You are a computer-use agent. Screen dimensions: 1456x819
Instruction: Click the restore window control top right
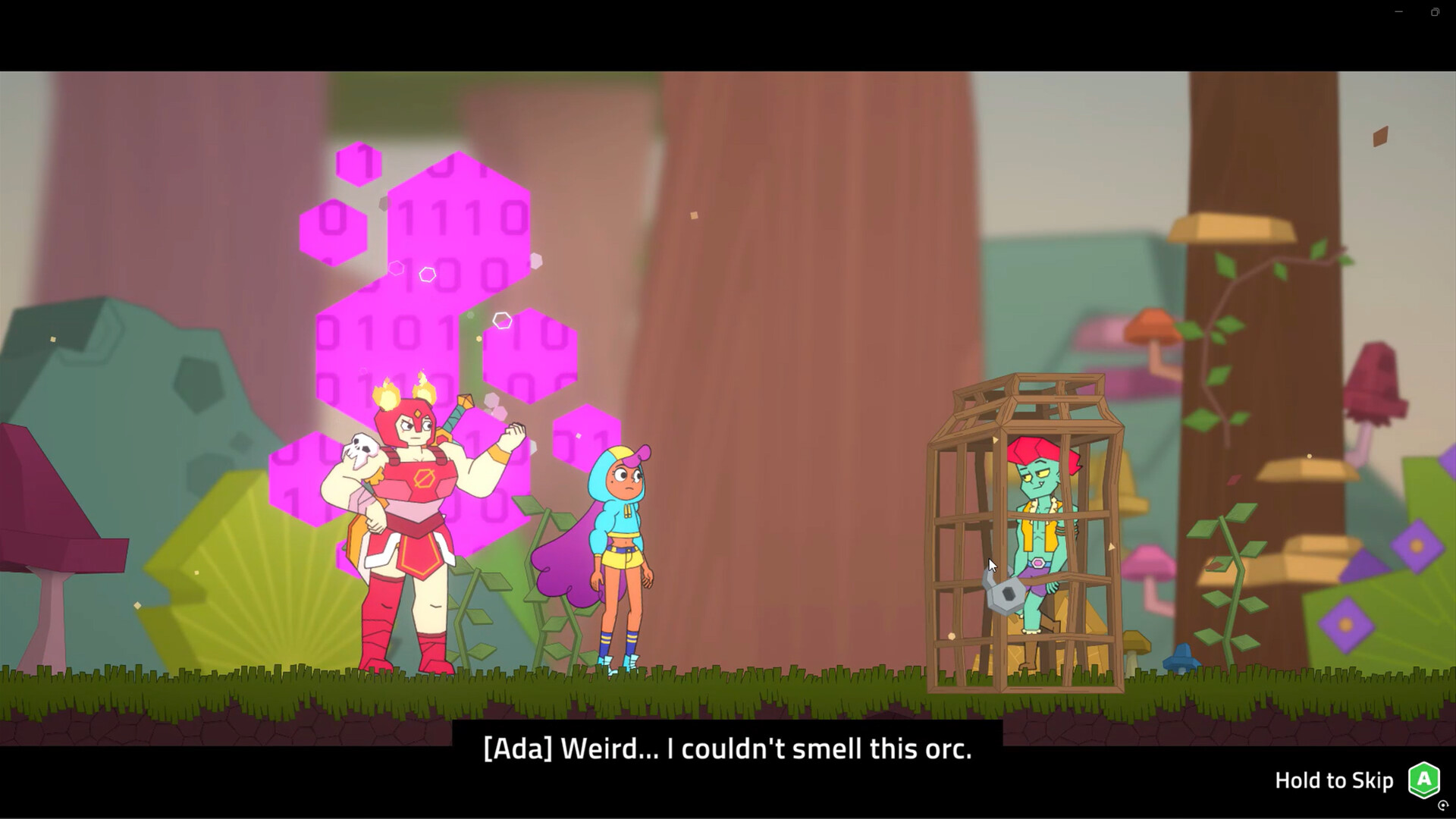(x=1434, y=12)
